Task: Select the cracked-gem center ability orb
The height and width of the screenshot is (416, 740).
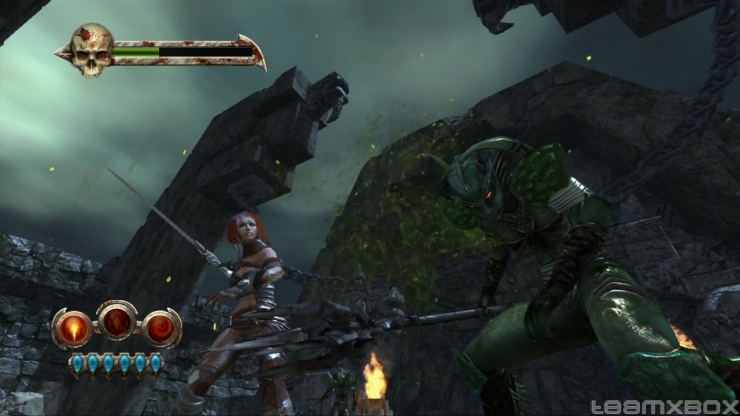Action: [x=117, y=321]
